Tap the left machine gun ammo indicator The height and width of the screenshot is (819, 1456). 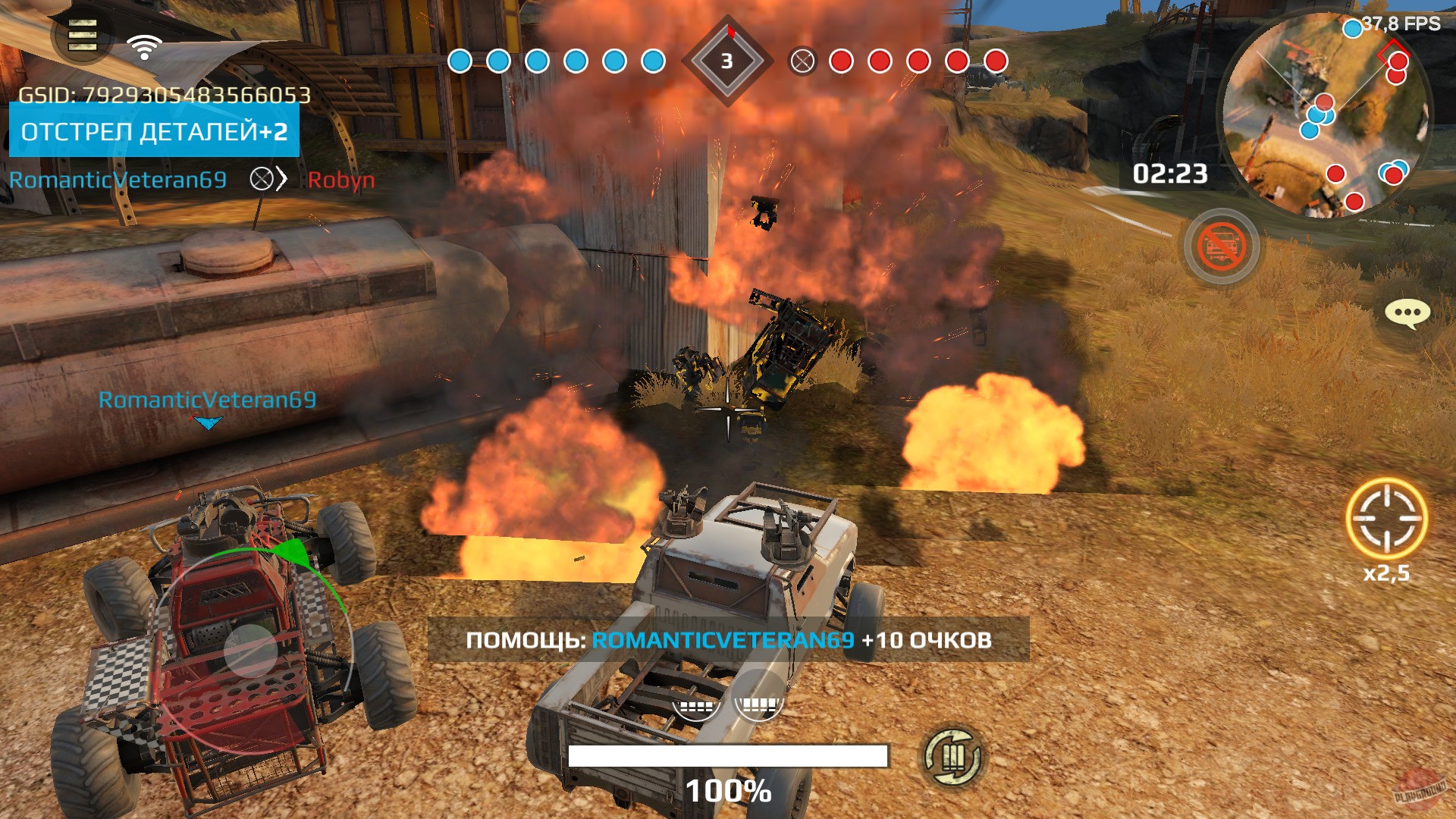click(x=696, y=706)
